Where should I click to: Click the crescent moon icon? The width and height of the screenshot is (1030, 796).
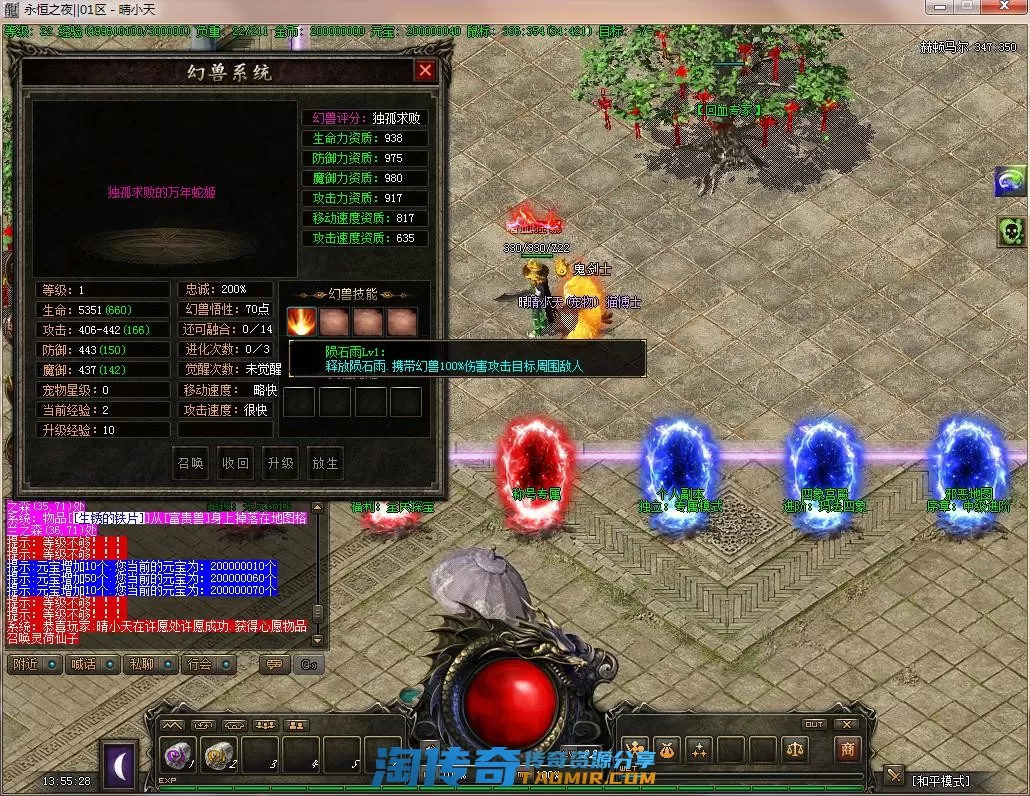(x=120, y=765)
